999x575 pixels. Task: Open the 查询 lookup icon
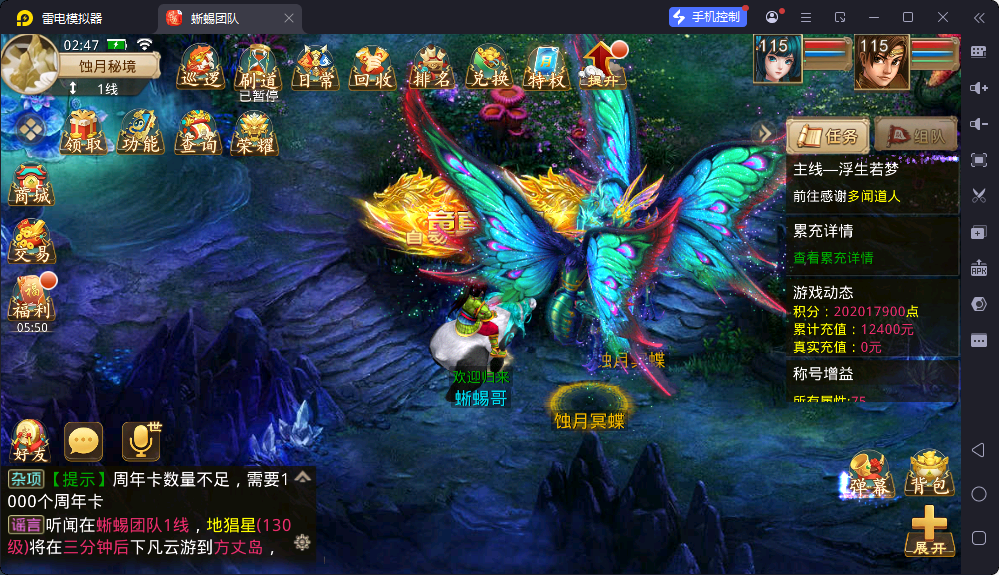coord(197,131)
